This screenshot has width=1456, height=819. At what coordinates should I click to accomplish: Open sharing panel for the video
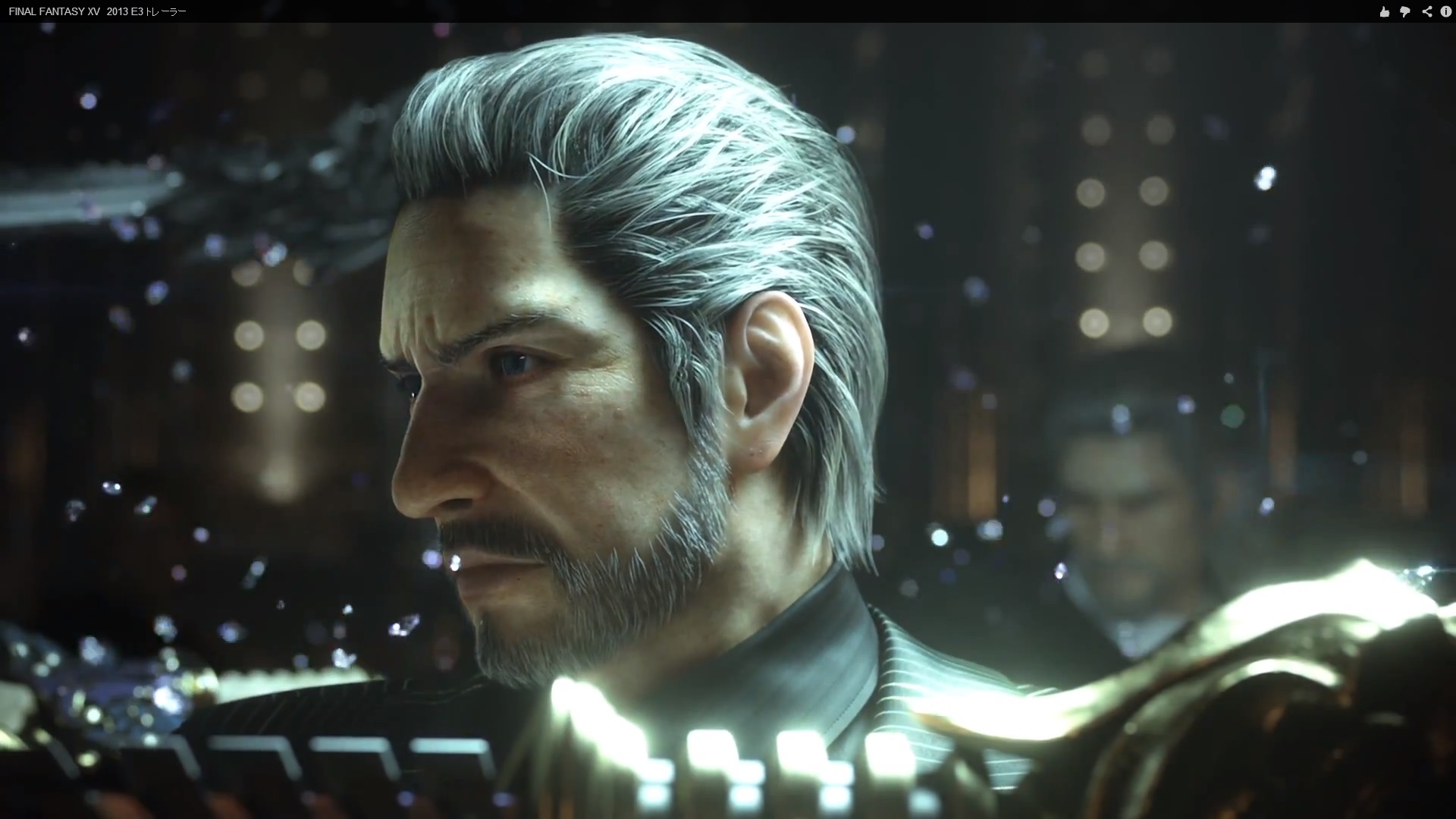pos(1428,11)
